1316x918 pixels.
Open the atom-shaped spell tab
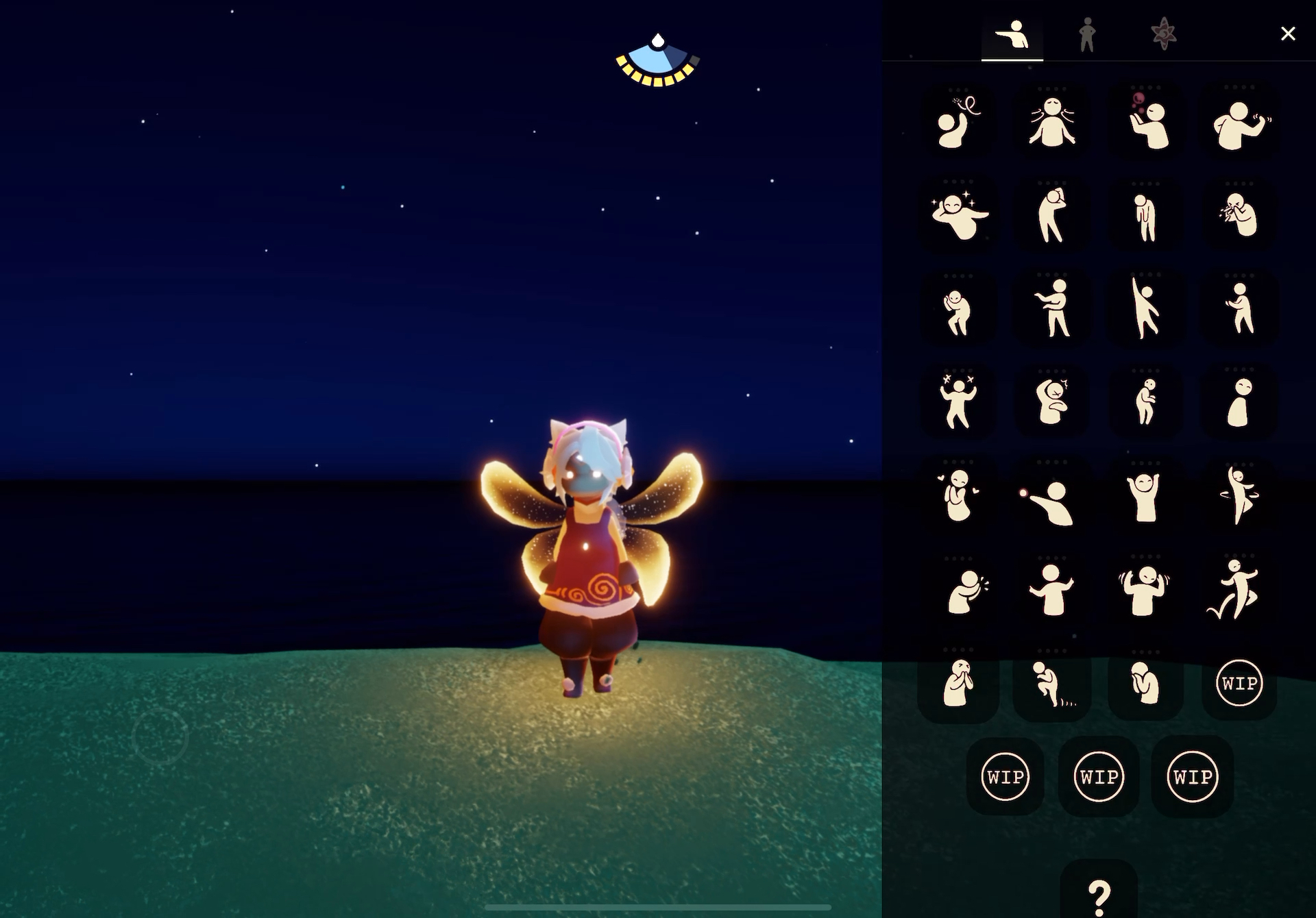point(1163,34)
